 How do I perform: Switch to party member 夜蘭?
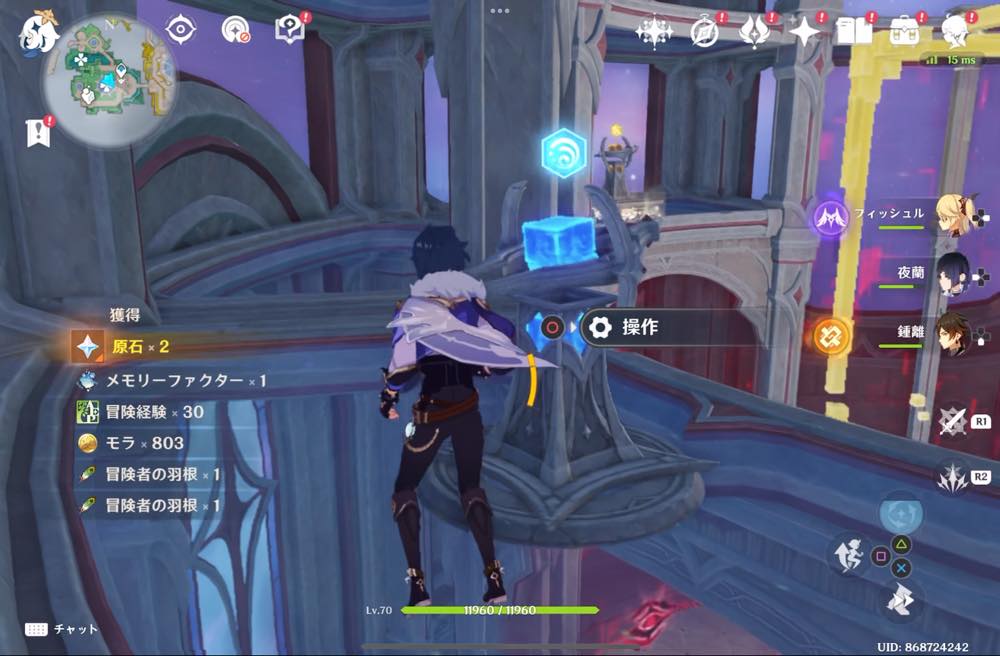pyautogui.click(x=956, y=273)
